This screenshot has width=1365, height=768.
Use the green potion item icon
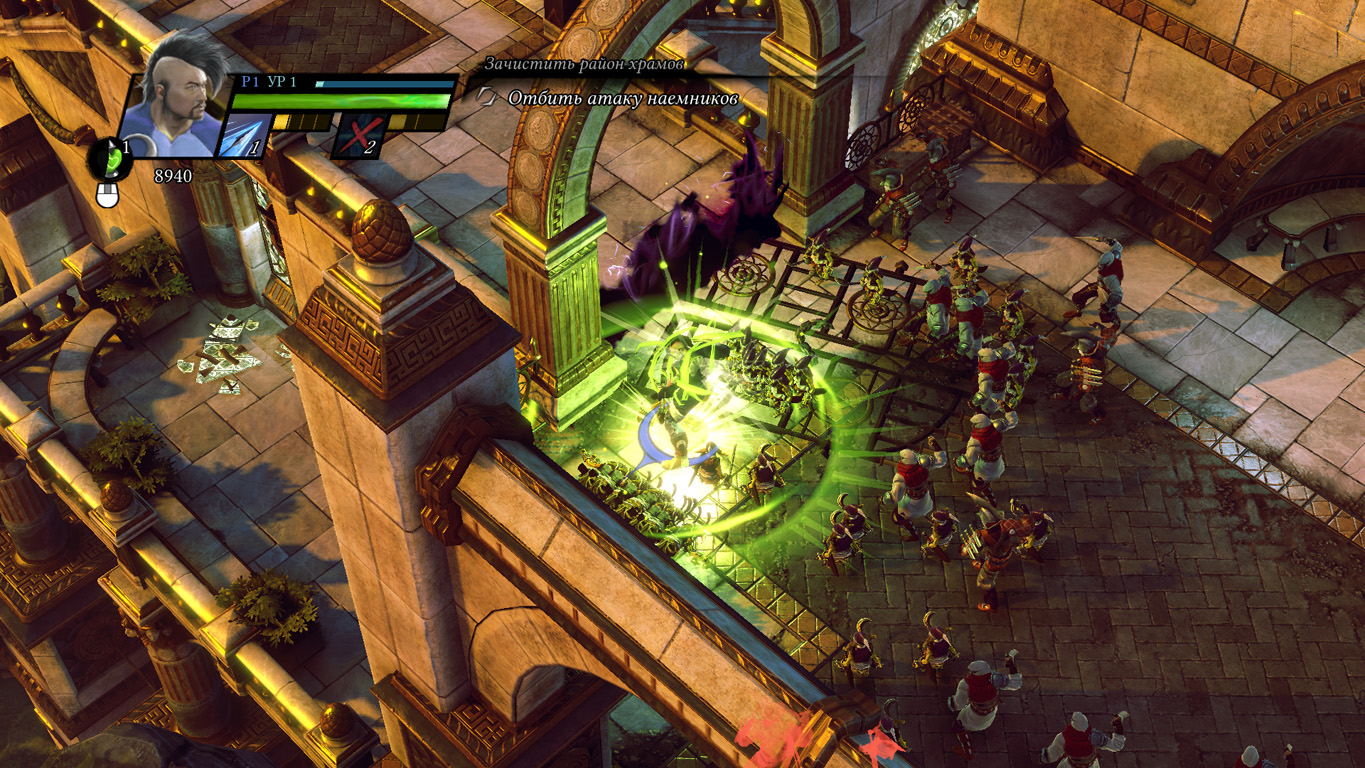(111, 158)
